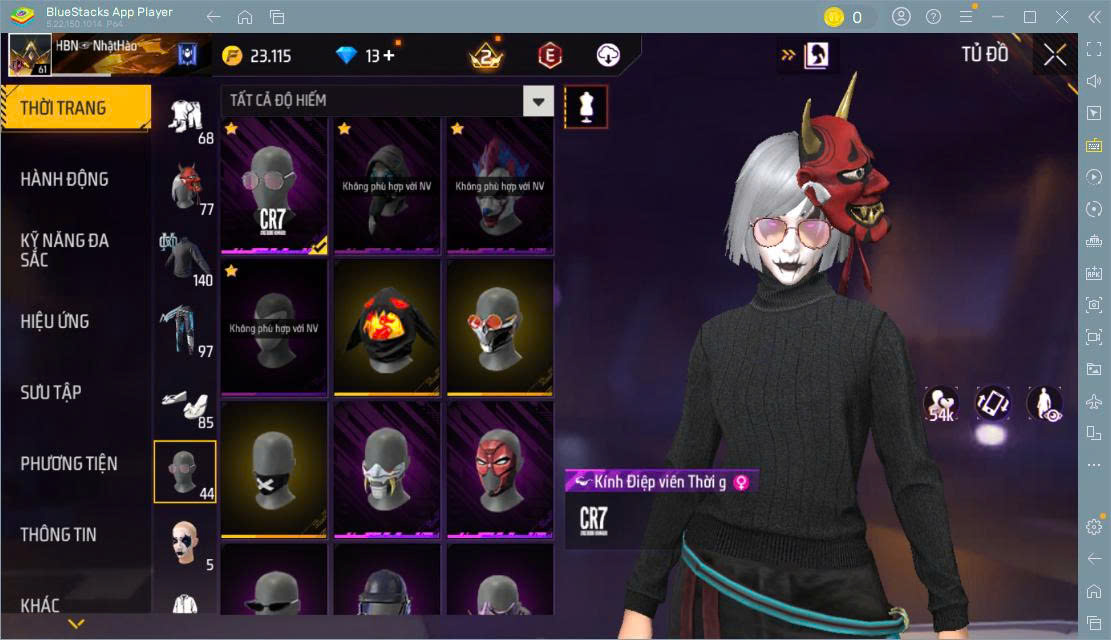Screen dimensions: 1111x640
Task: Select the red and black face mask item
Action: pyautogui.click(x=500, y=468)
